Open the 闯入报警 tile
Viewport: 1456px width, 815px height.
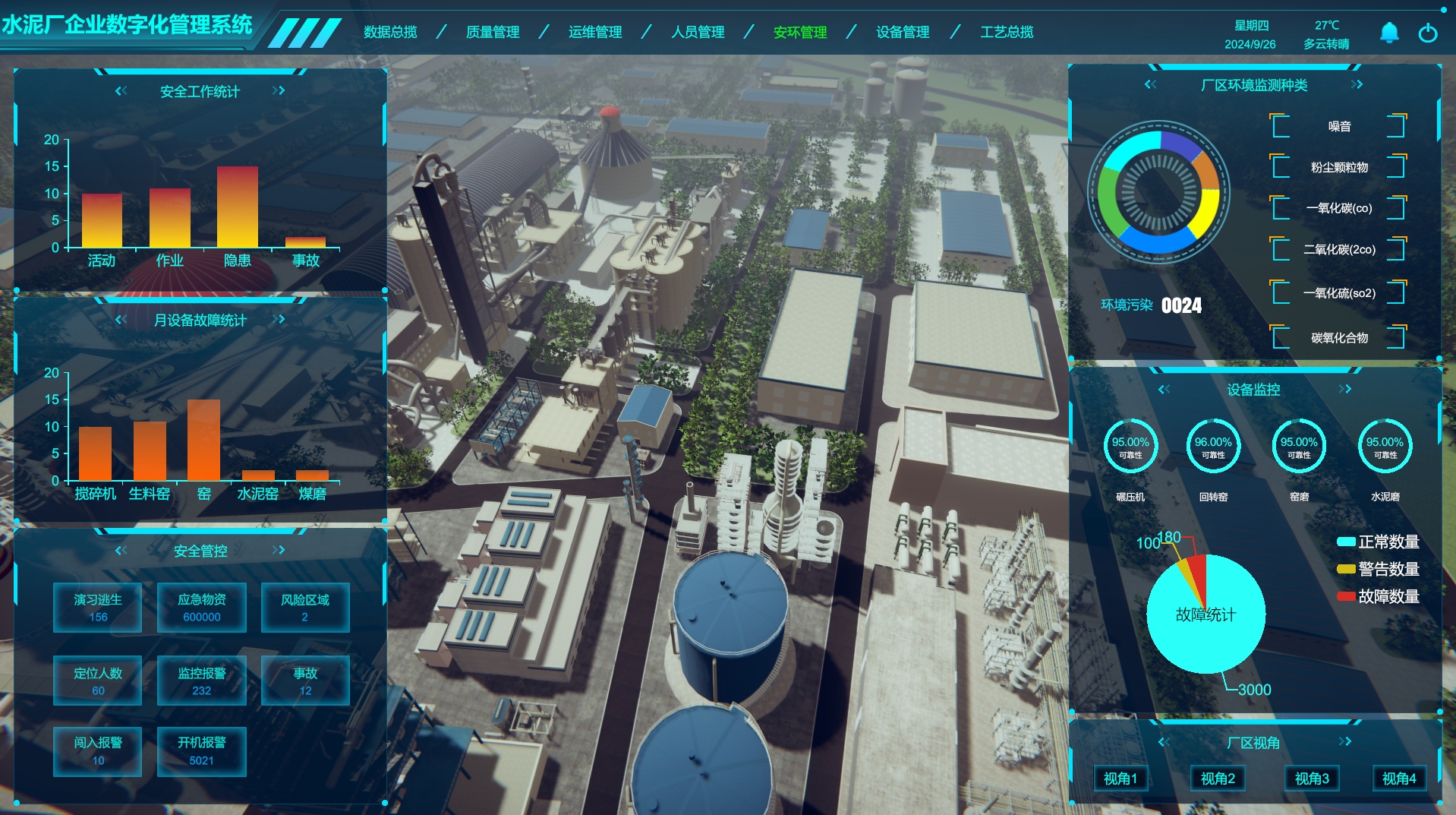pos(98,750)
